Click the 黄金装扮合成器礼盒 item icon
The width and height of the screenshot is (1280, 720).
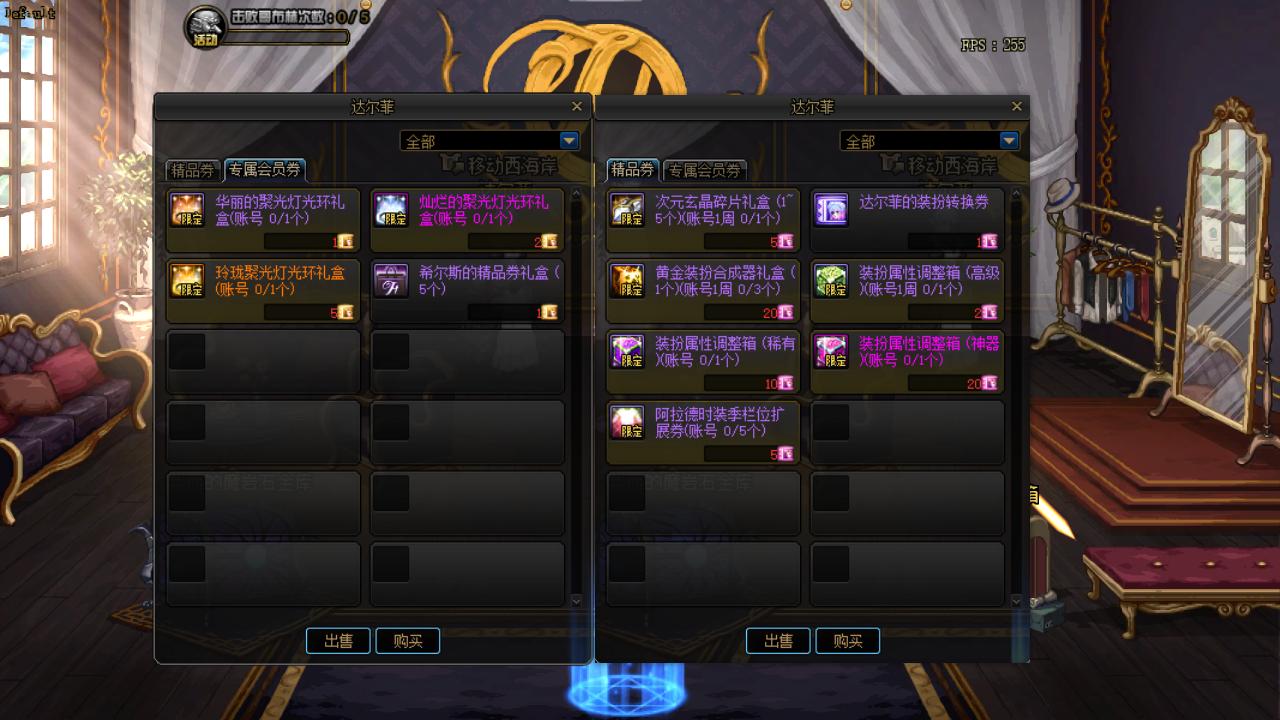[628, 282]
